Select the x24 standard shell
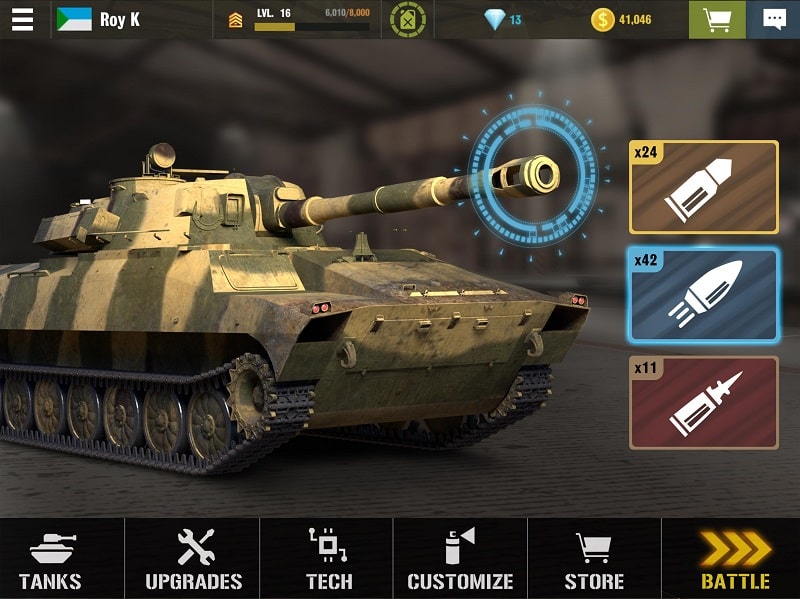Screen dimensions: 800x599 pos(703,187)
